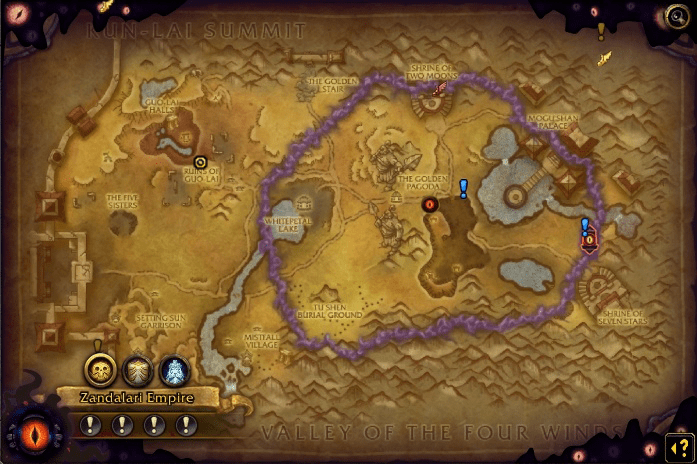Click the sword marker at Shrine of Two Moons
Viewport: 697px width, 464px height.
click(437, 88)
